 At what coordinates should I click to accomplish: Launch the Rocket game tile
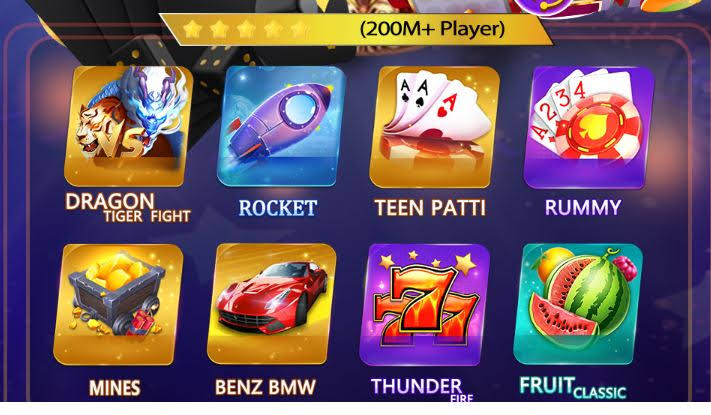click(279, 127)
